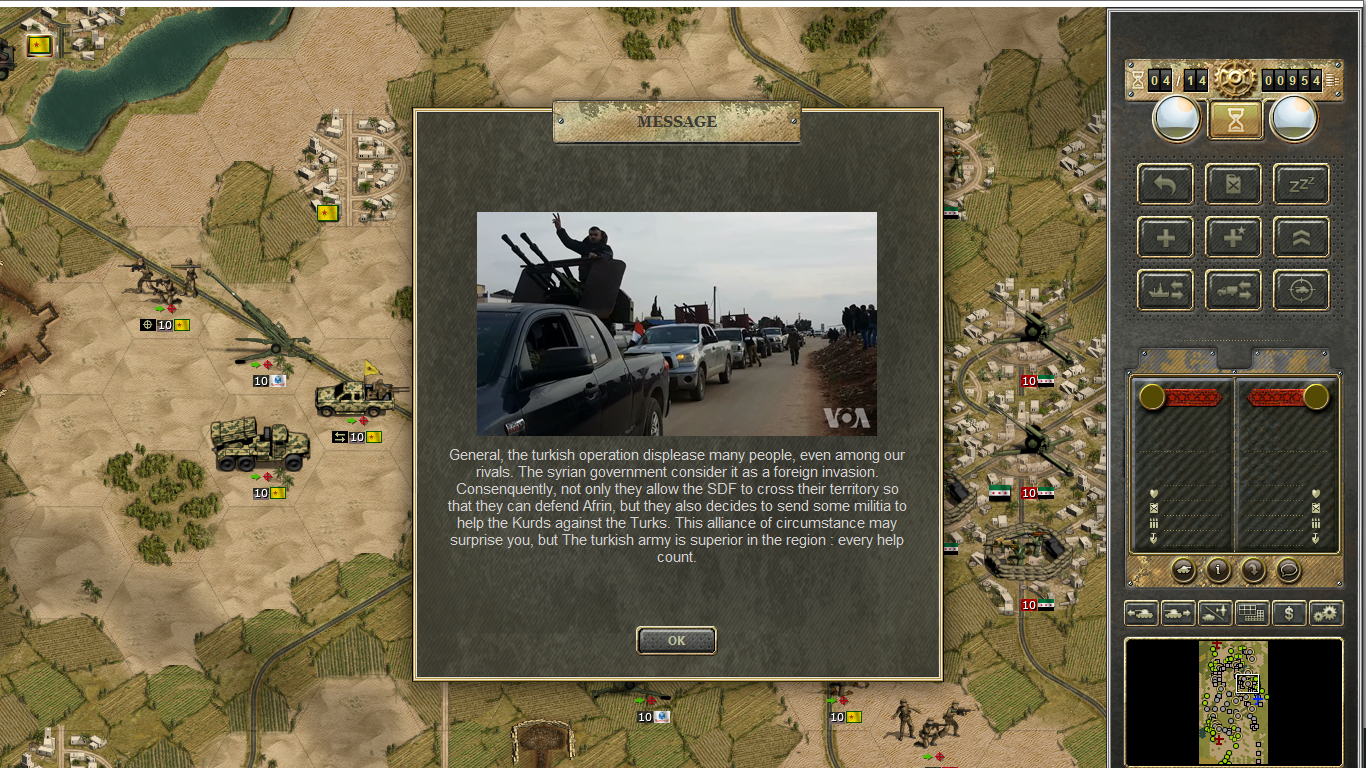Undo the last move with the arrow button
1366x768 pixels.
click(1165, 184)
